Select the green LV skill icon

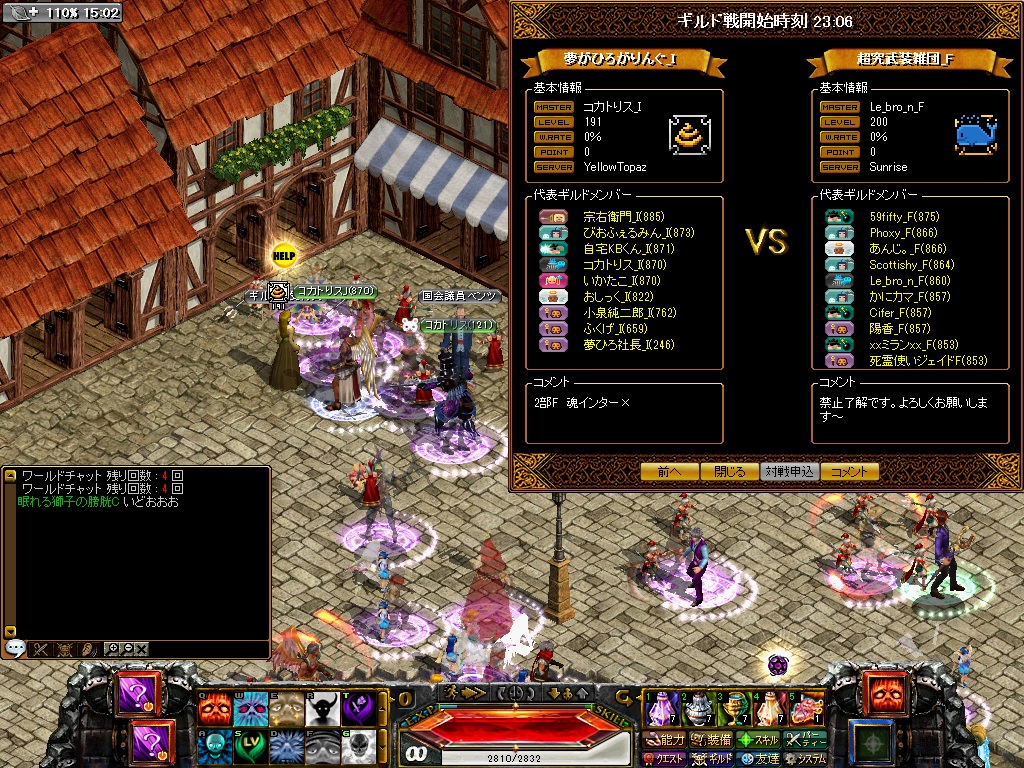[250, 747]
